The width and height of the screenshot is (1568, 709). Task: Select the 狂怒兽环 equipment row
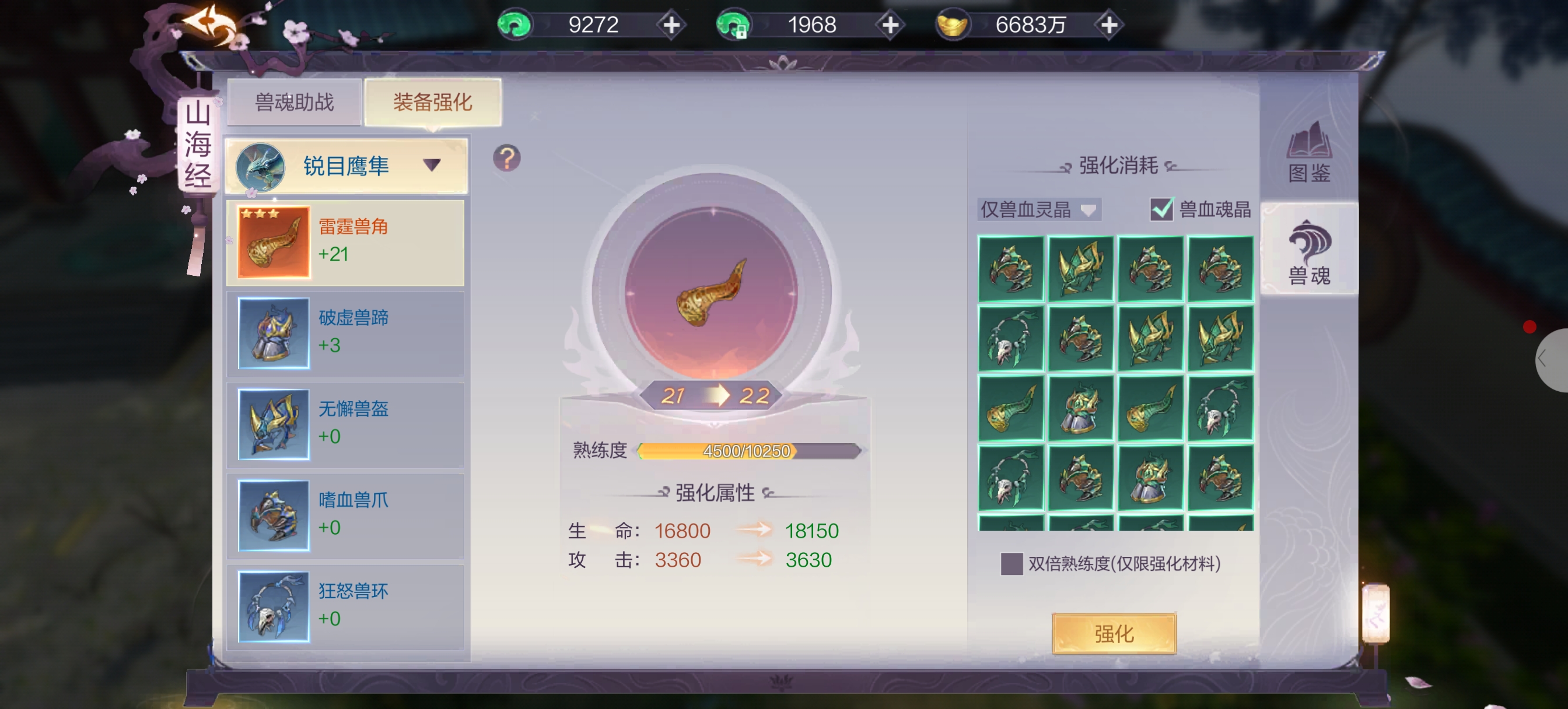[x=345, y=606]
